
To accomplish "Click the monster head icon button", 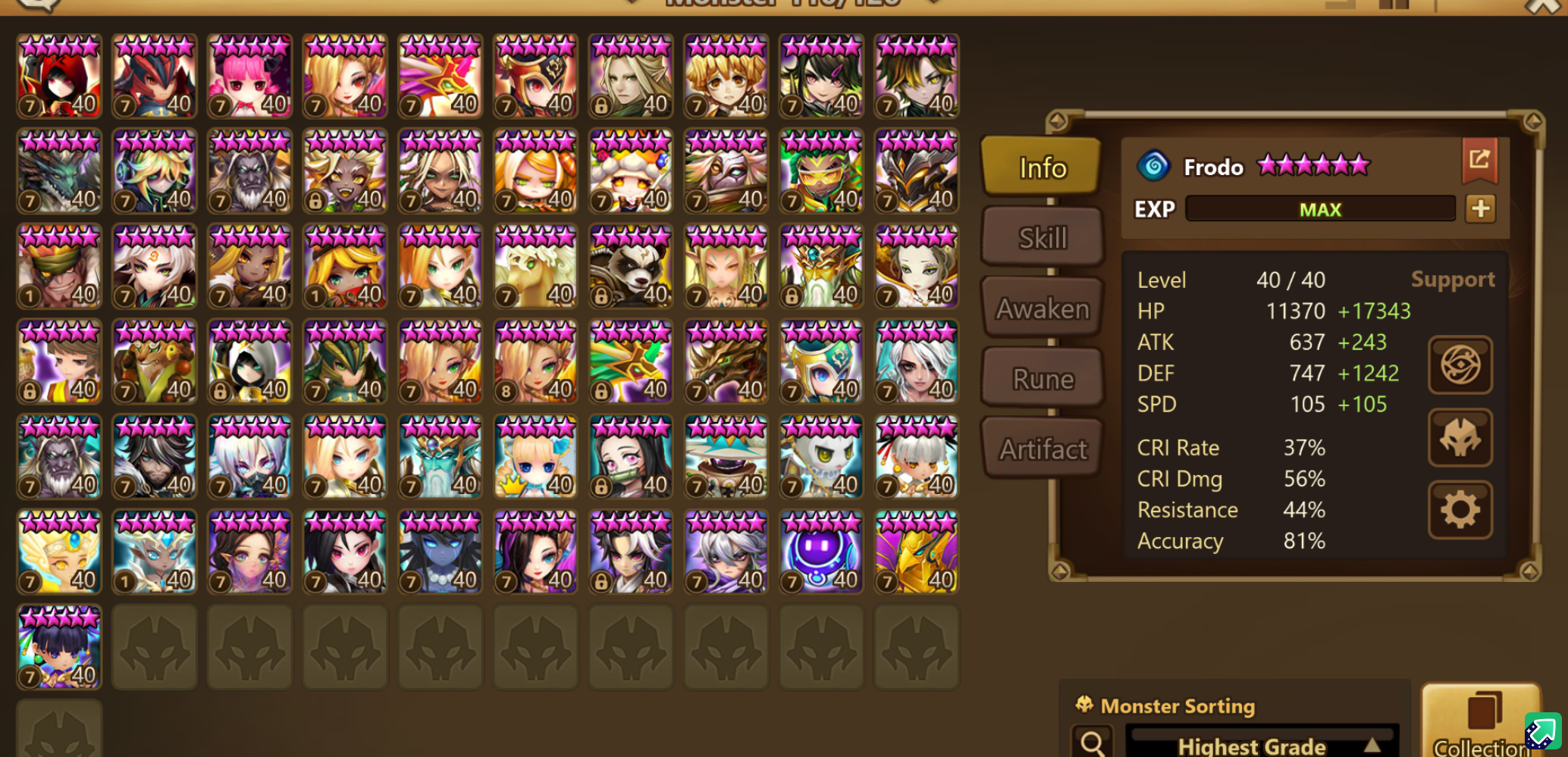I will point(1460,437).
